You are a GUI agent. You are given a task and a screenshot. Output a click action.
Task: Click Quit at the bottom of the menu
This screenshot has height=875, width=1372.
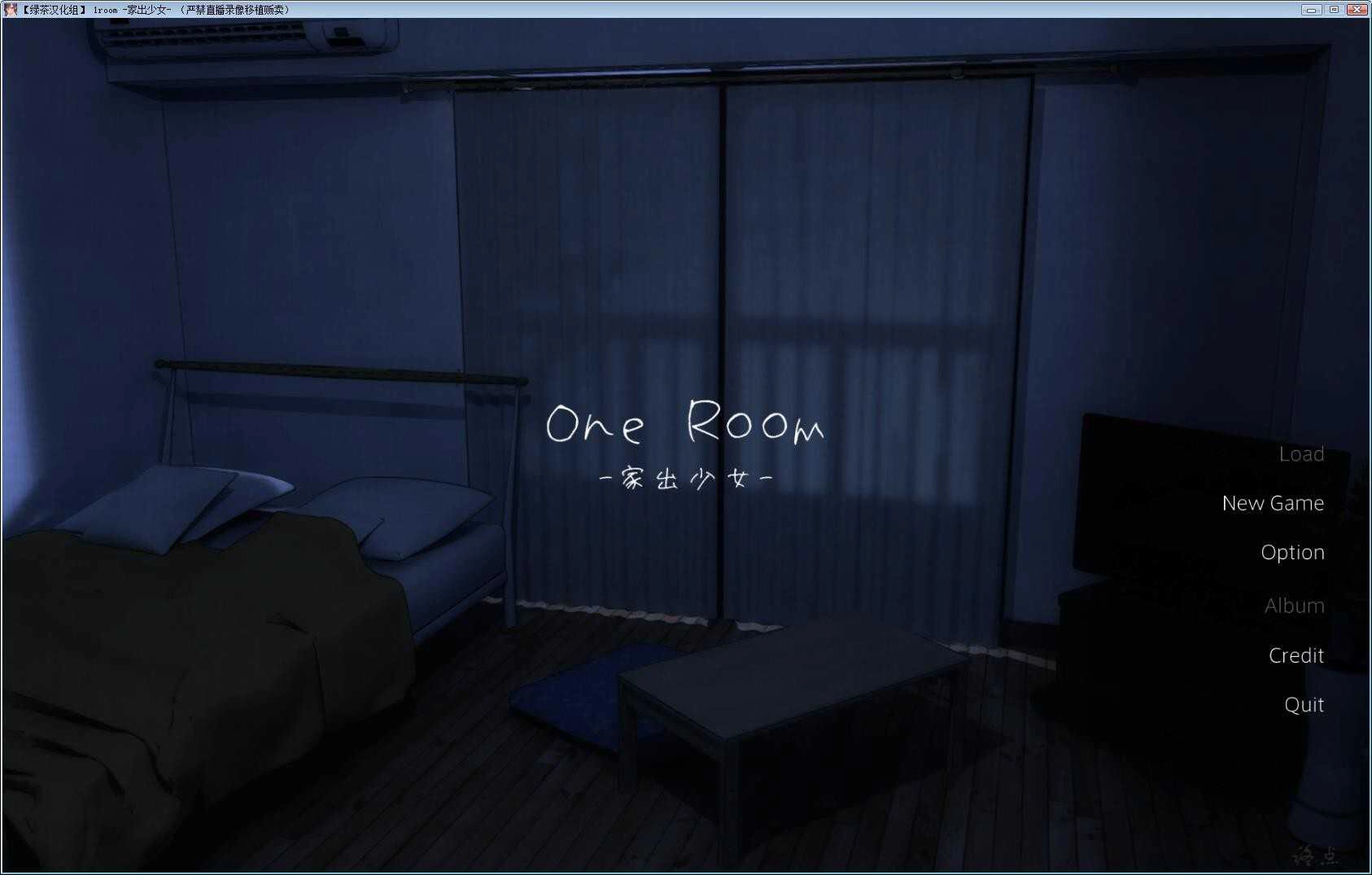click(1303, 705)
